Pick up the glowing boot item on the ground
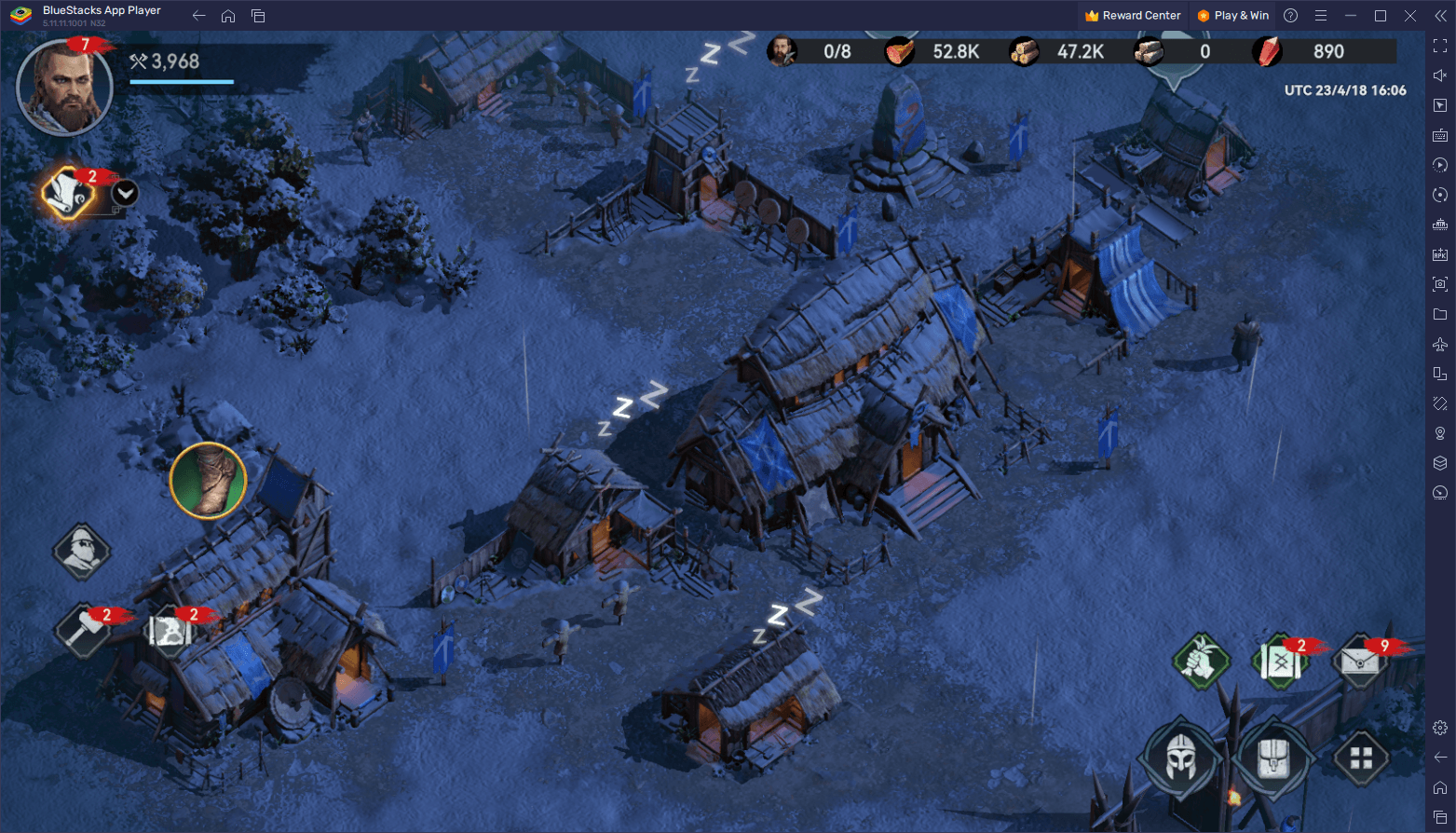This screenshot has width=1456, height=833. pyautogui.click(x=208, y=481)
